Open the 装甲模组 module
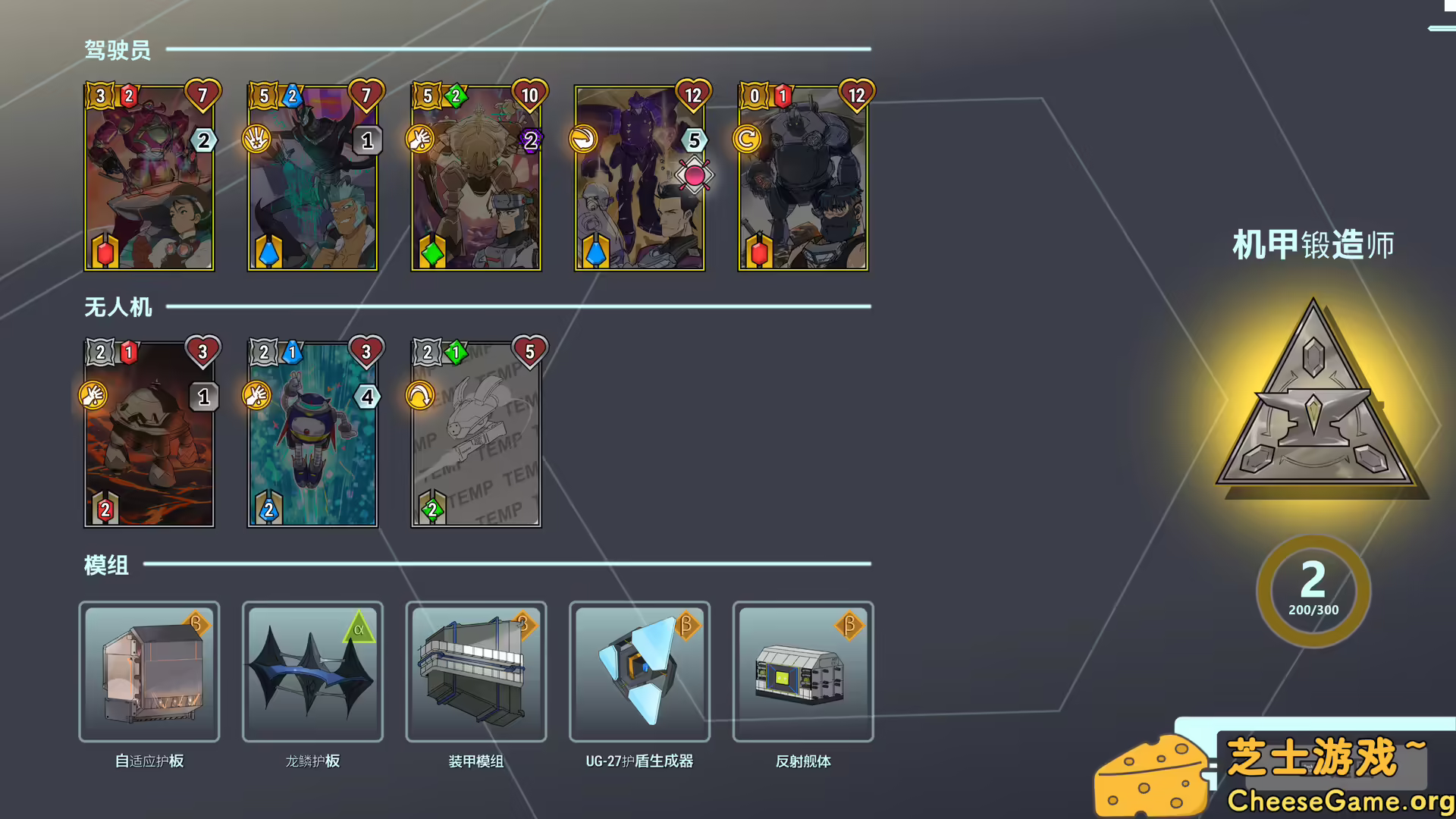Image resolution: width=1456 pixels, height=819 pixels. pos(475,673)
